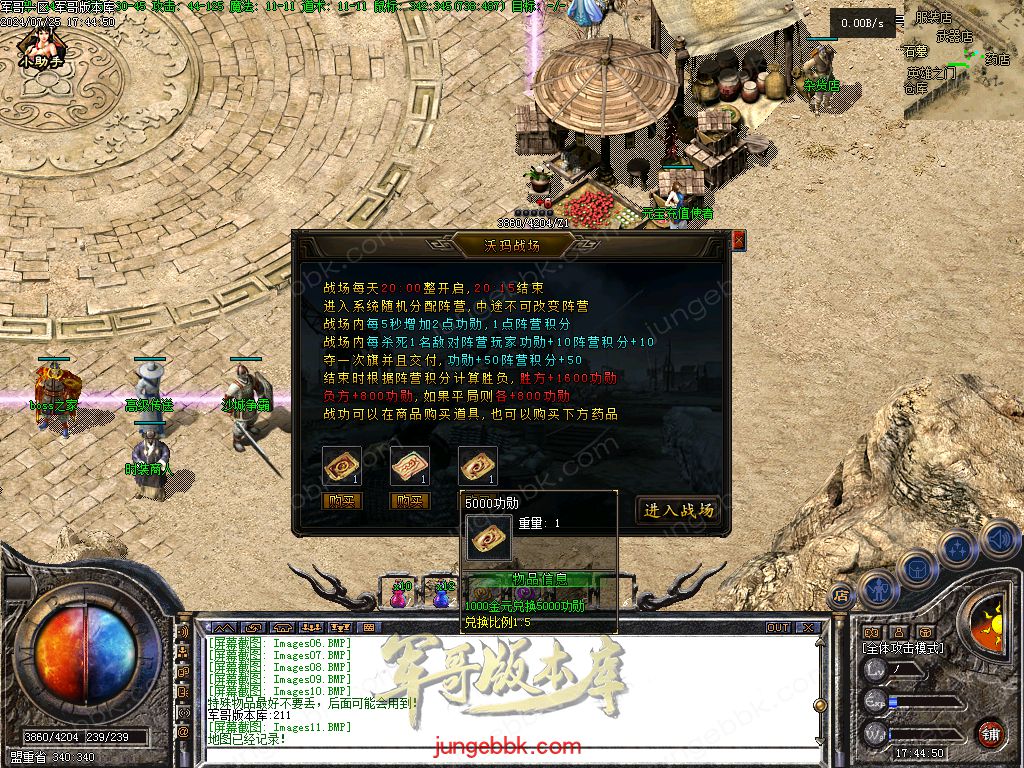Use the blue potion x12 hotbar slot
Screen dimensions: 1024x768
point(441,596)
